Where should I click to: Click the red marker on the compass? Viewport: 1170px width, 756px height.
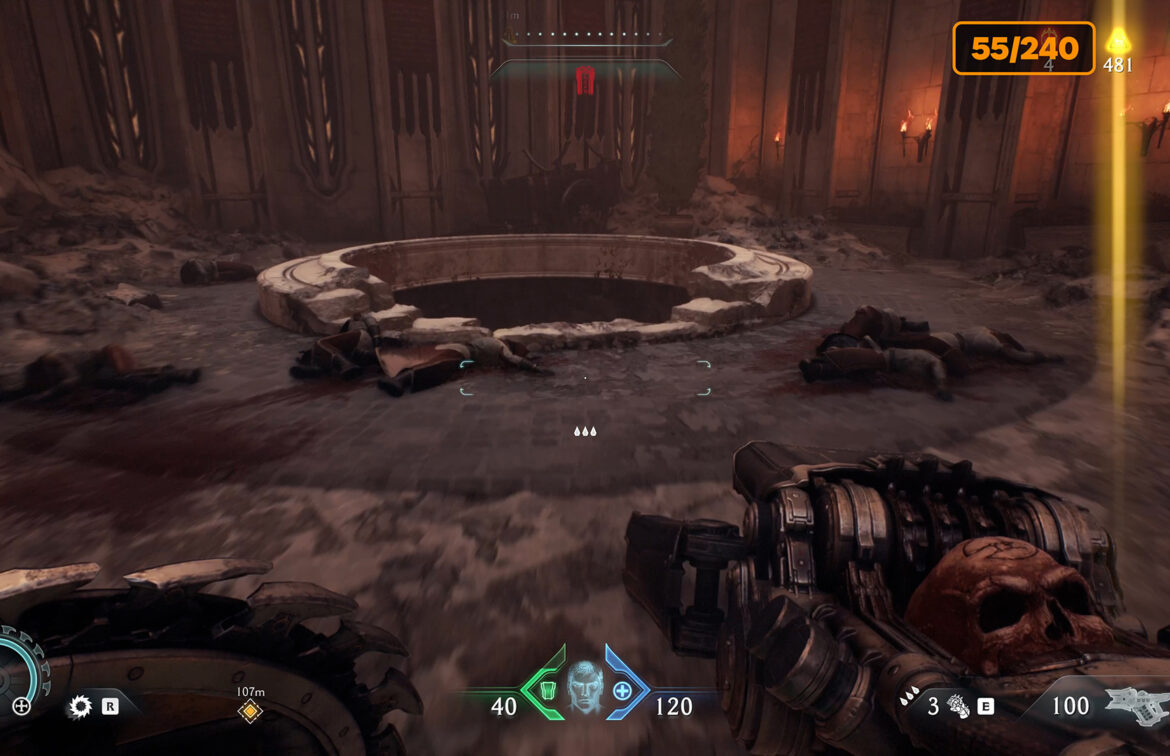tap(586, 78)
